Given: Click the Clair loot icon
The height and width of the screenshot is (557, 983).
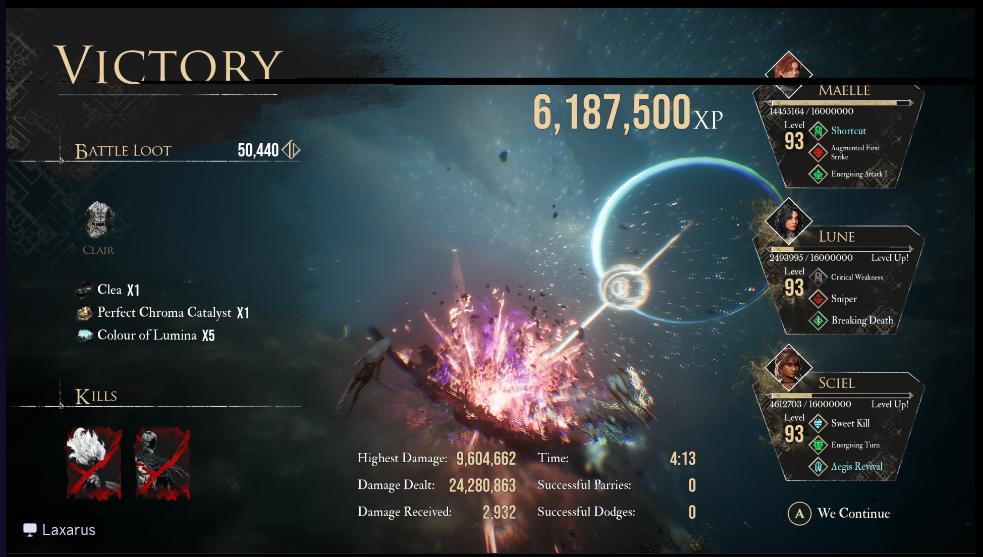Looking at the screenshot, I should (98, 221).
